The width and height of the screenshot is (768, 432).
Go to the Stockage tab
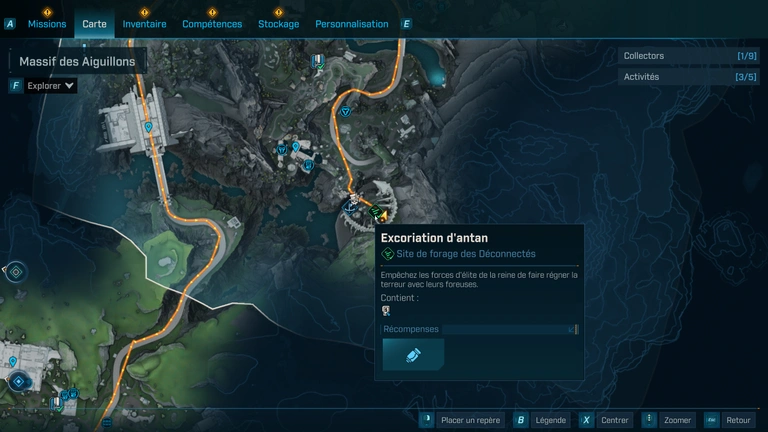click(278, 23)
